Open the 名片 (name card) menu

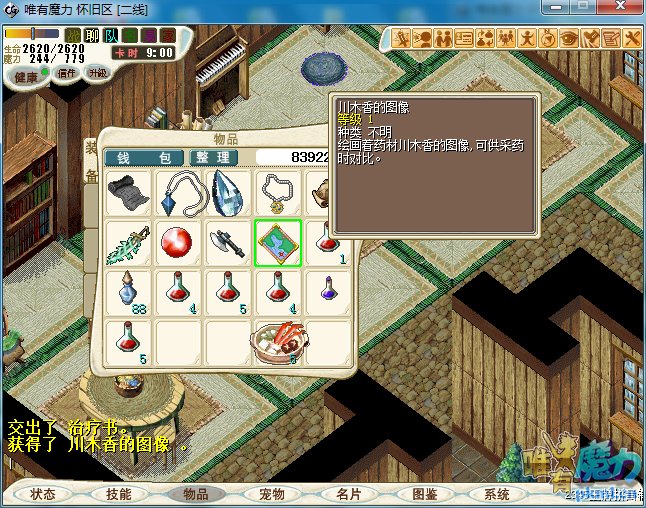point(348,494)
